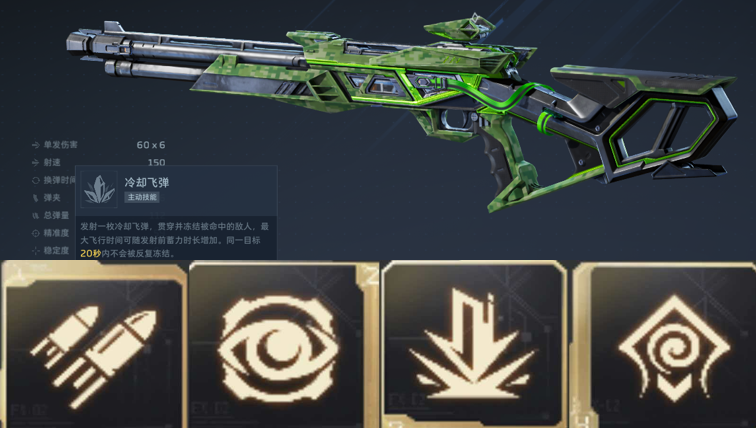
Task: Click the 冷却飞弹 crystal skill icon
Action: pos(99,190)
